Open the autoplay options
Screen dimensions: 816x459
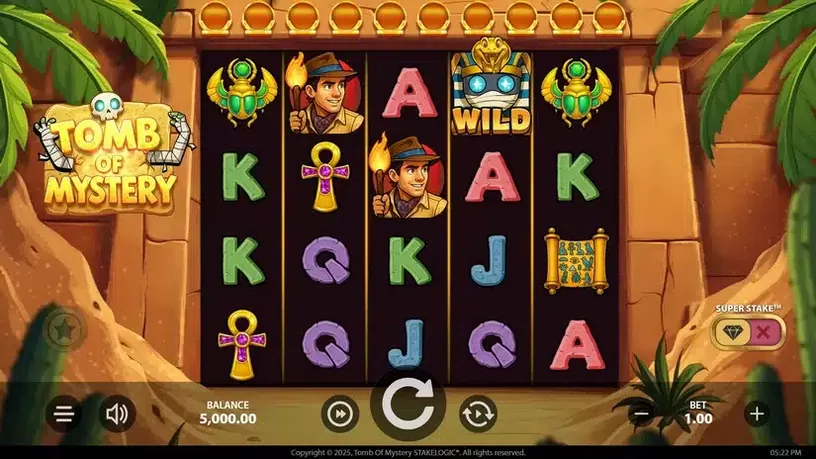478,414
